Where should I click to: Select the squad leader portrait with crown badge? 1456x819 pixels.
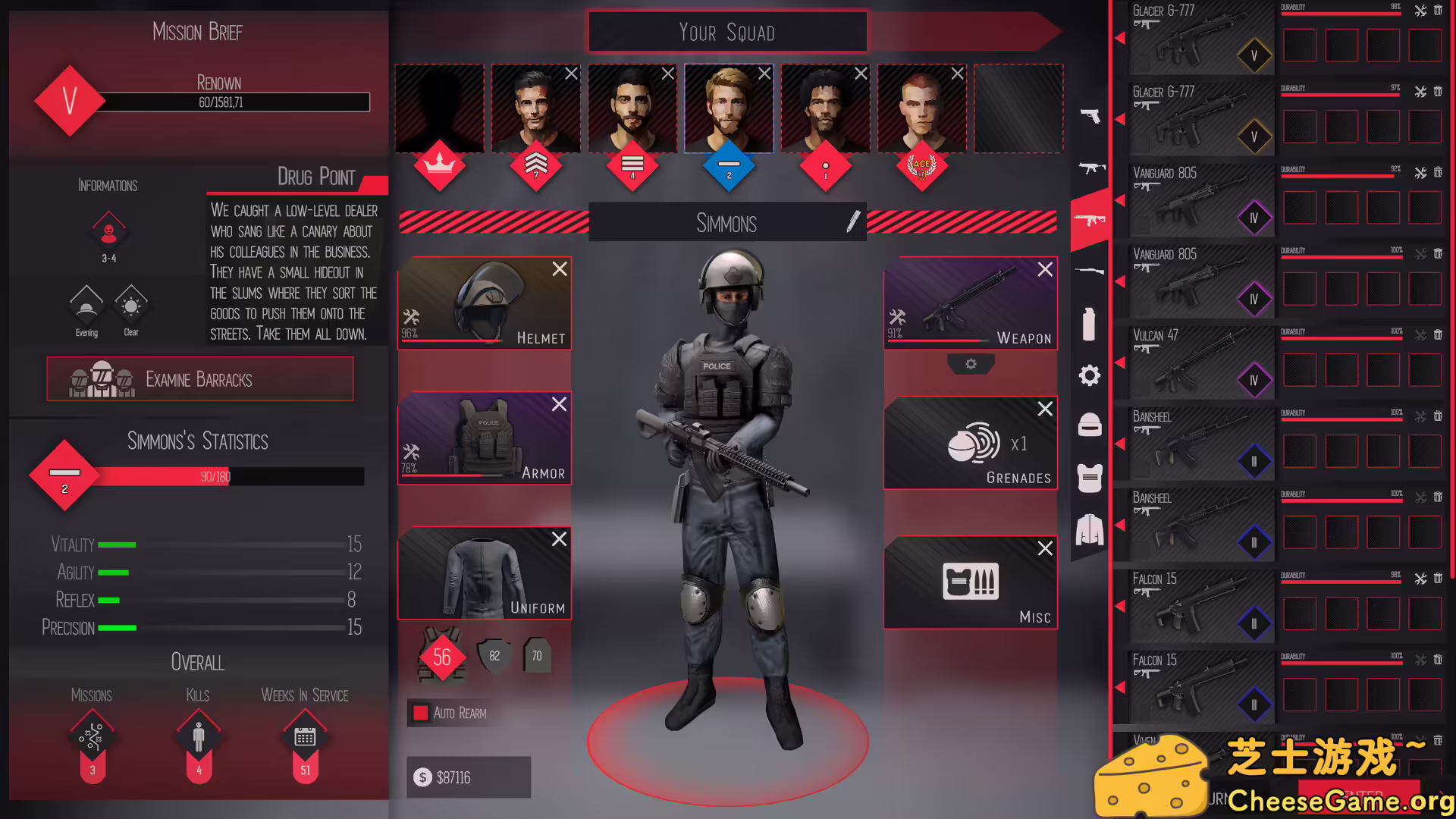(x=439, y=108)
